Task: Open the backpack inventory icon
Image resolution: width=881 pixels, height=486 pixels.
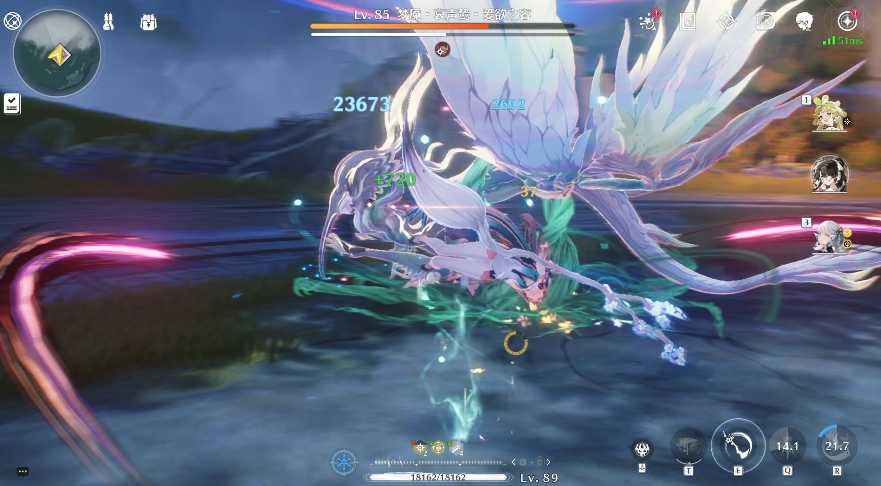Action: [148, 22]
